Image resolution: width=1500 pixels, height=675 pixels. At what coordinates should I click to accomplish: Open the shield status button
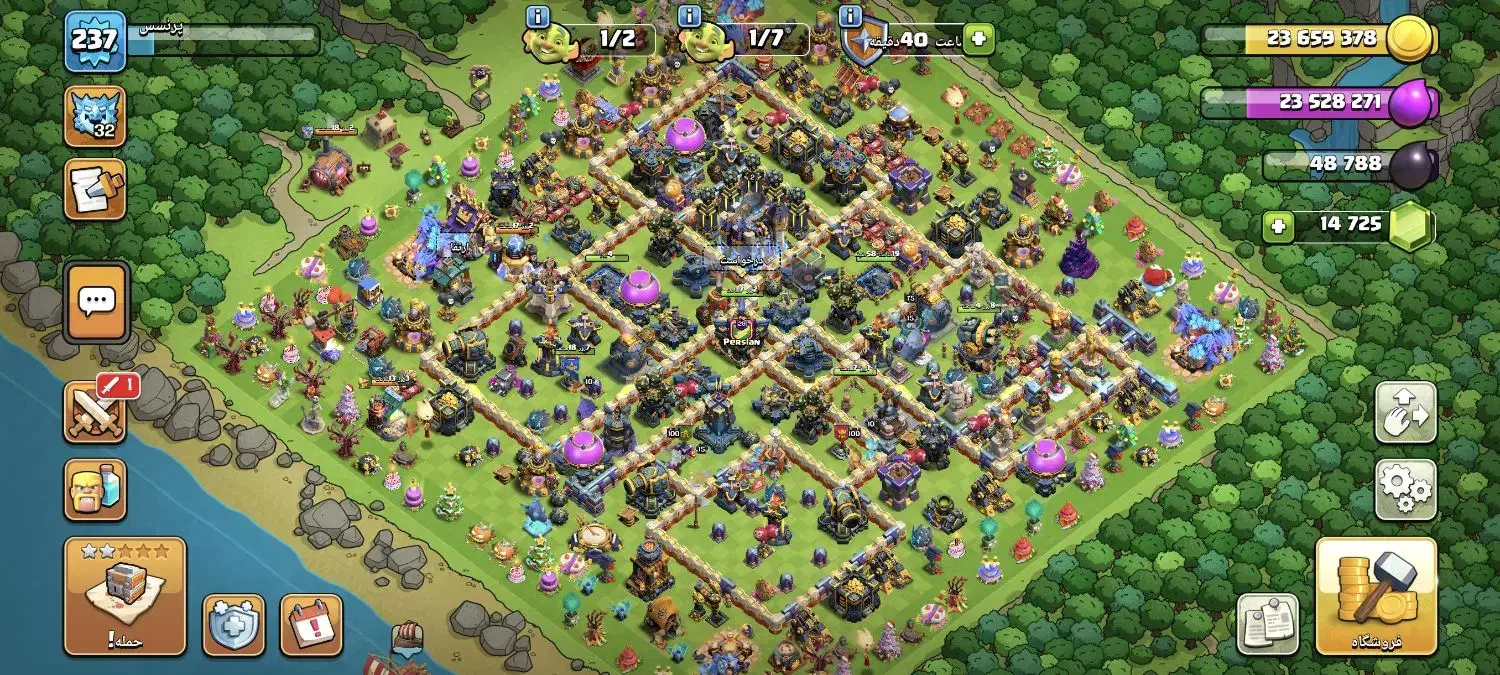pyautogui.click(x=234, y=625)
